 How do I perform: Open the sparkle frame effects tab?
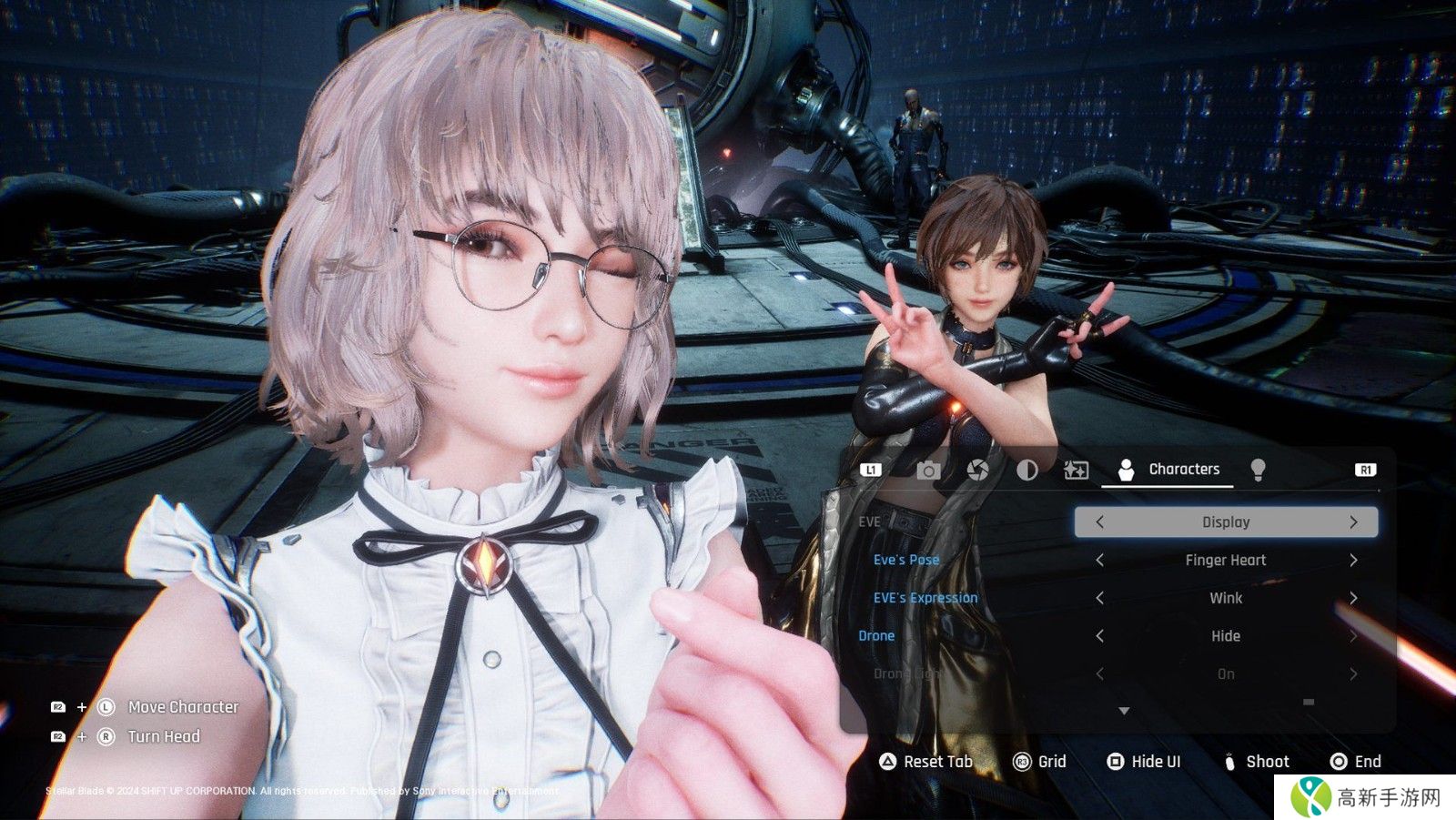1076,470
